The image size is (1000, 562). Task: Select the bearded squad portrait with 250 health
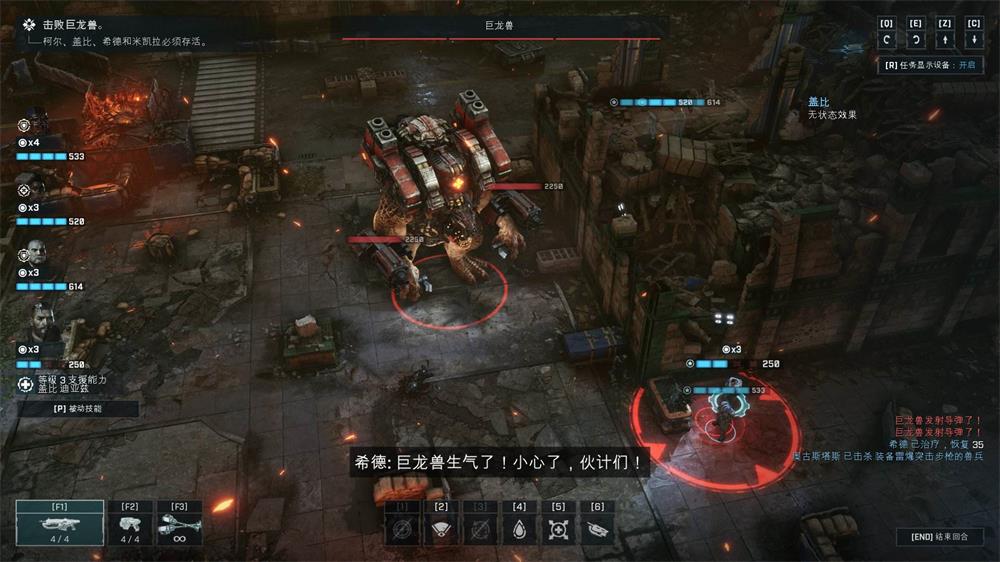pyautogui.click(x=38, y=325)
